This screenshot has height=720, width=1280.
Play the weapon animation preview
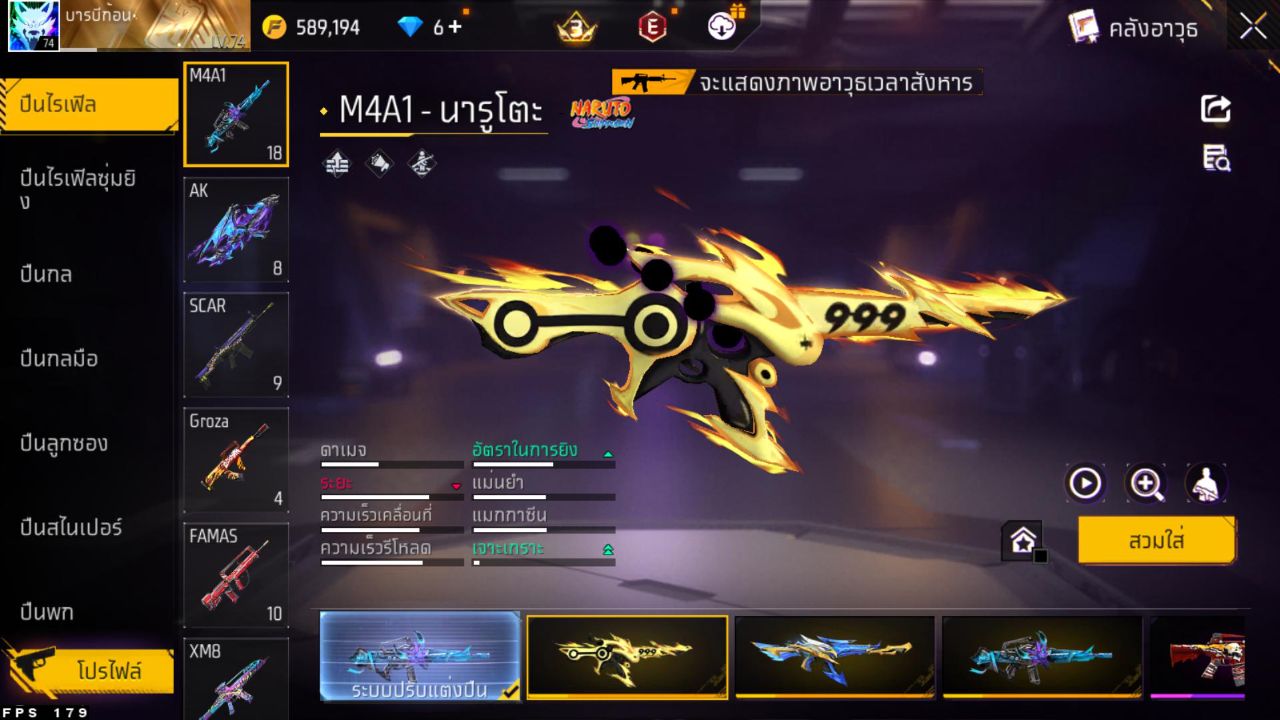[1085, 484]
